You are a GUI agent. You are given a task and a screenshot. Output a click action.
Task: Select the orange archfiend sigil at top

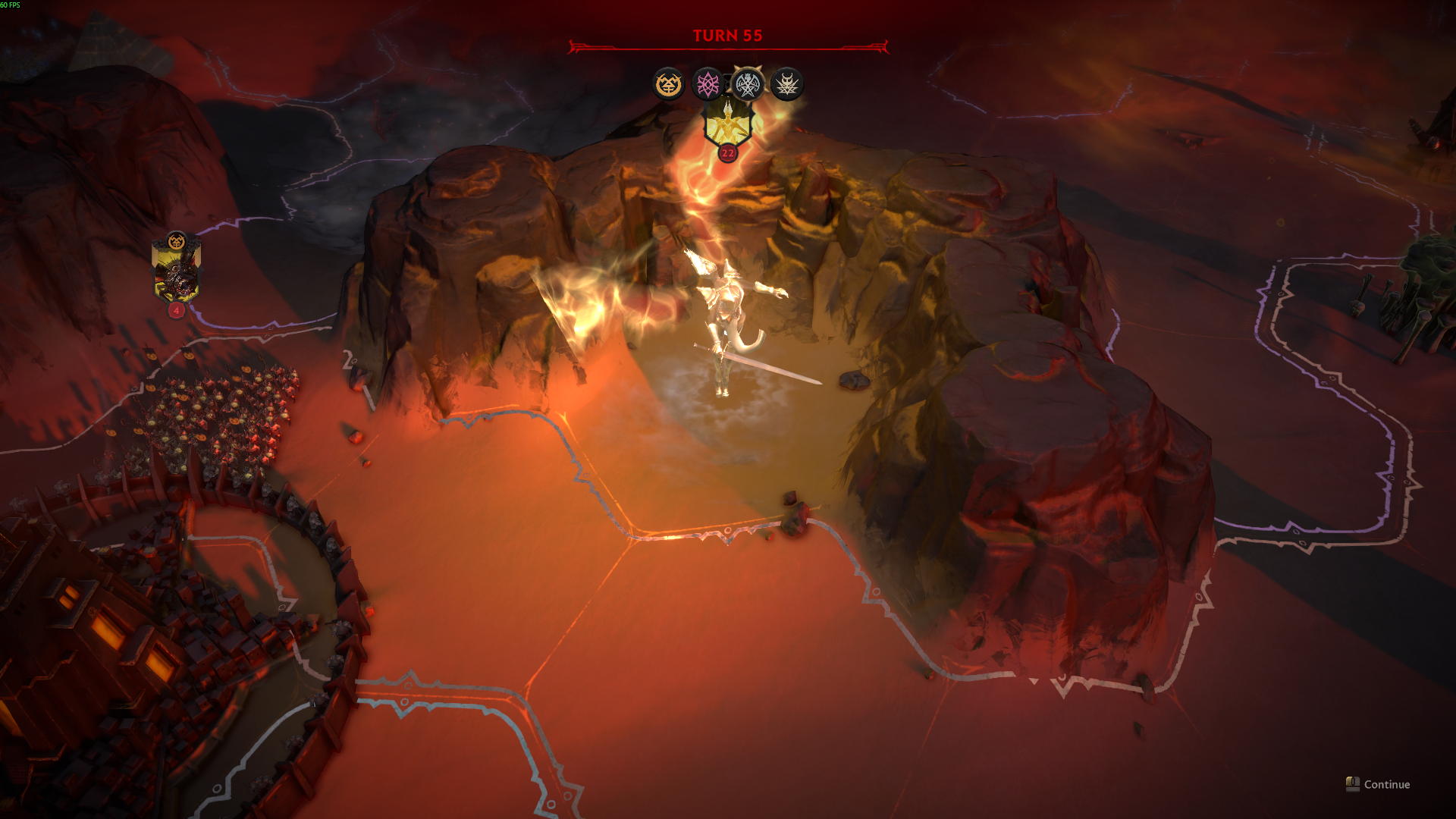coord(669,84)
